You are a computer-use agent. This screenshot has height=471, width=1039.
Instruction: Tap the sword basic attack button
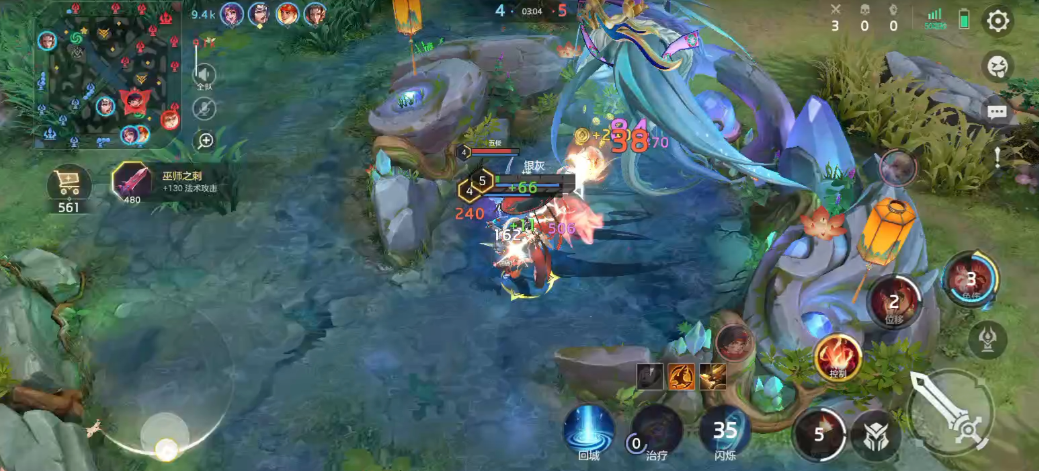click(950, 412)
